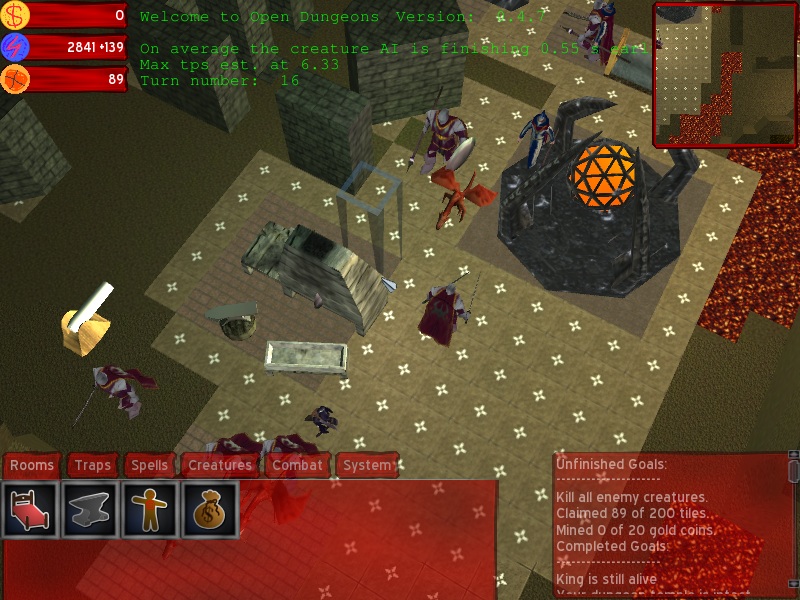Select the Spells tab
The width and height of the screenshot is (800, 600).
coord(149,465)
